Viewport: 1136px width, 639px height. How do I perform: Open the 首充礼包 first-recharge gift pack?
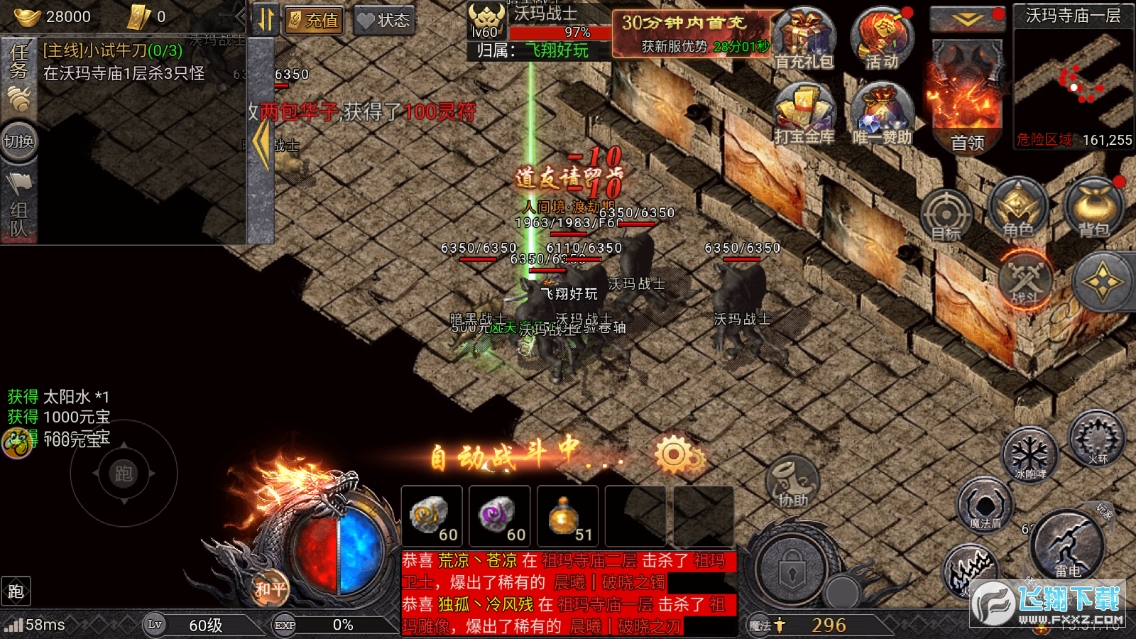(805, 38)
